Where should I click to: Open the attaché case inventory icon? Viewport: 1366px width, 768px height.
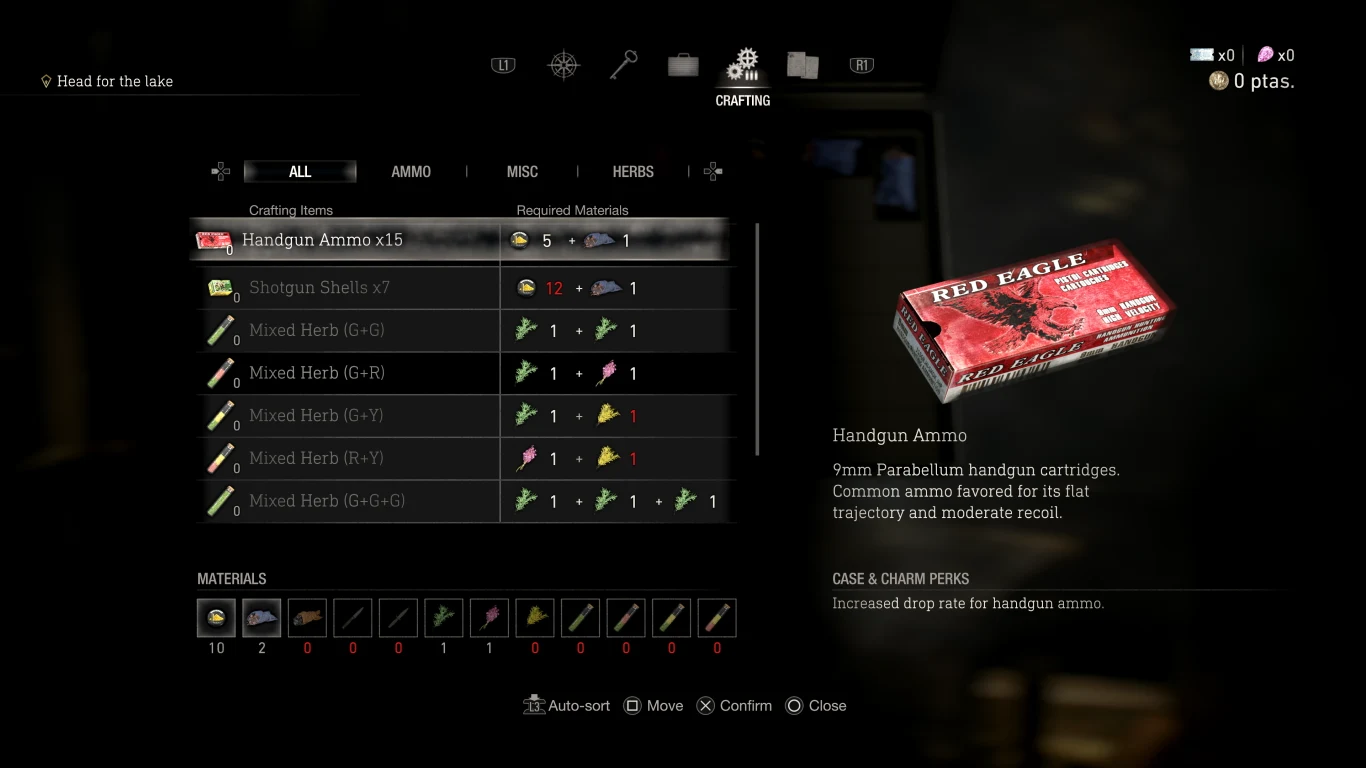(683, 66)
